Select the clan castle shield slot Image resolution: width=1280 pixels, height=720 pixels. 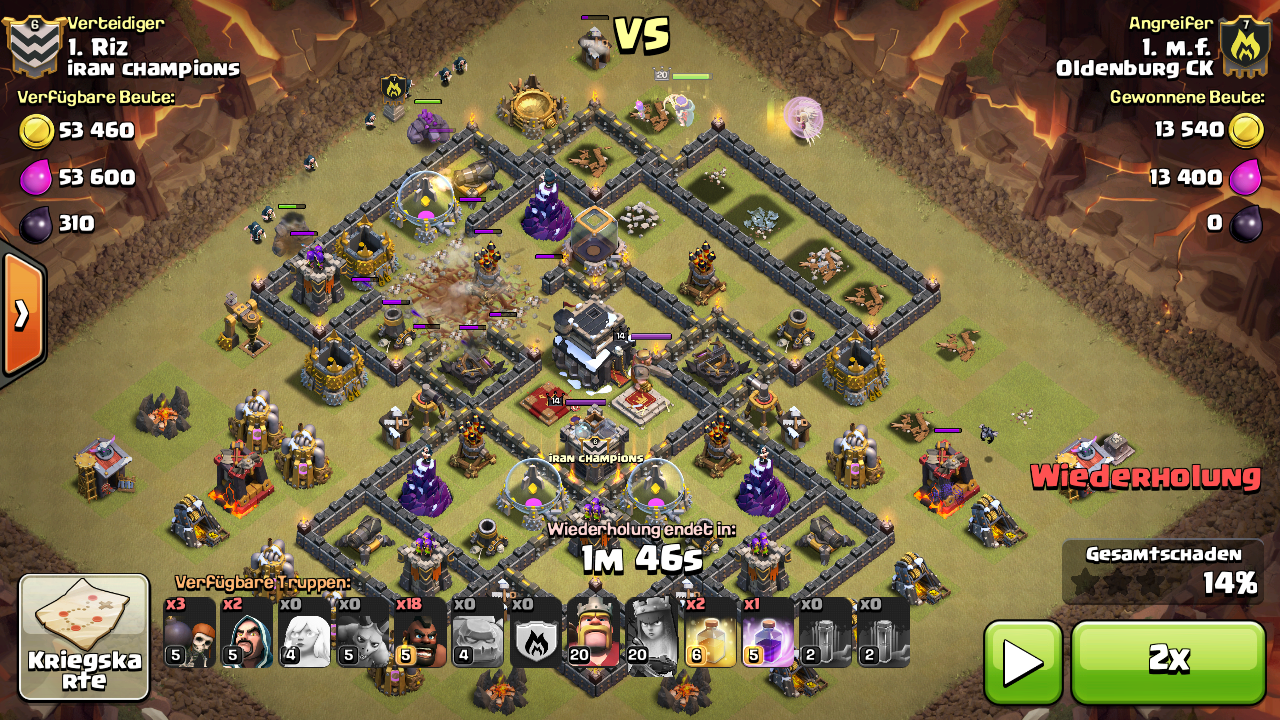coord(536,632)
